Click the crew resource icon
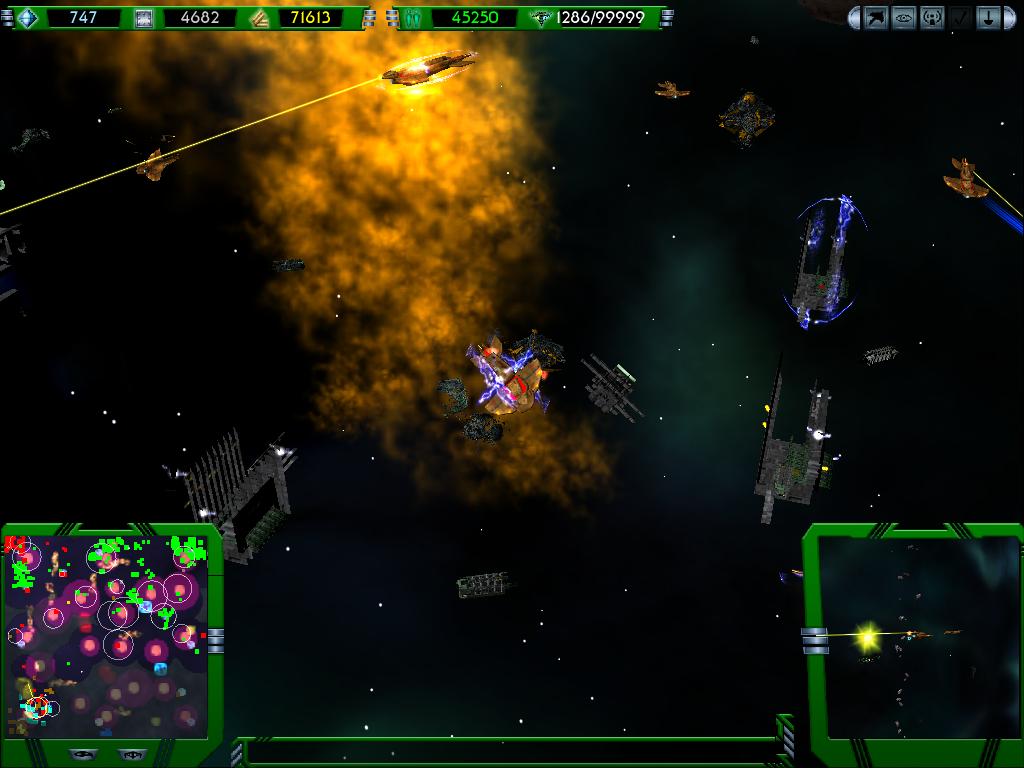The width and height of the screenshot is (1024, 768). 413,18
